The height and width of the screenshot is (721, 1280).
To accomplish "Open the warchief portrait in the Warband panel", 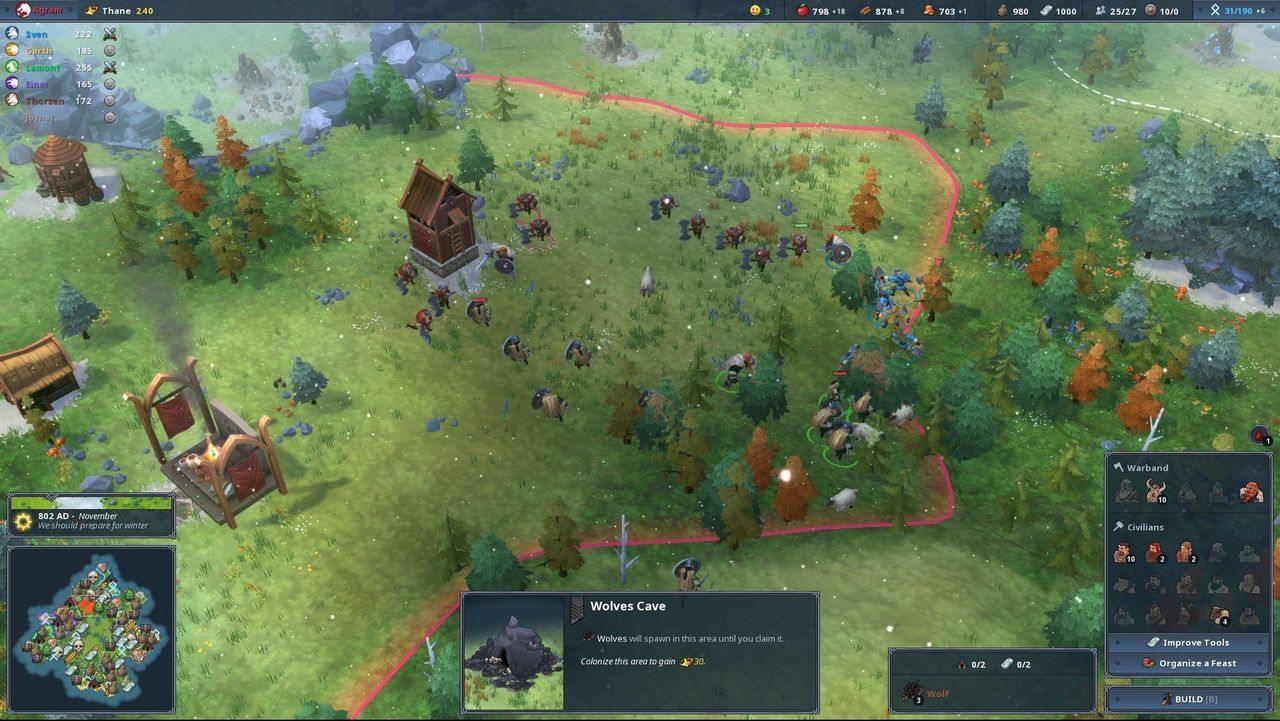I will [x=1252, y=491].
